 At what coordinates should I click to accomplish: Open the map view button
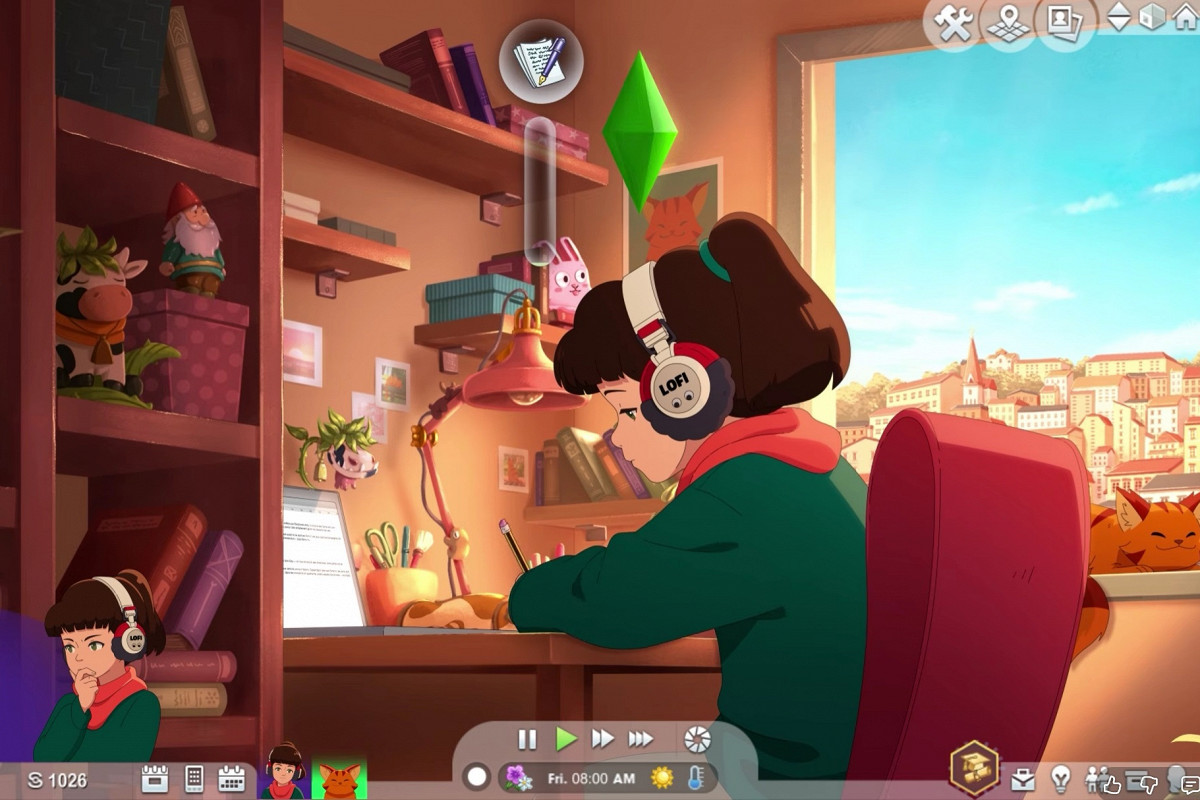tap(1008, 22)
